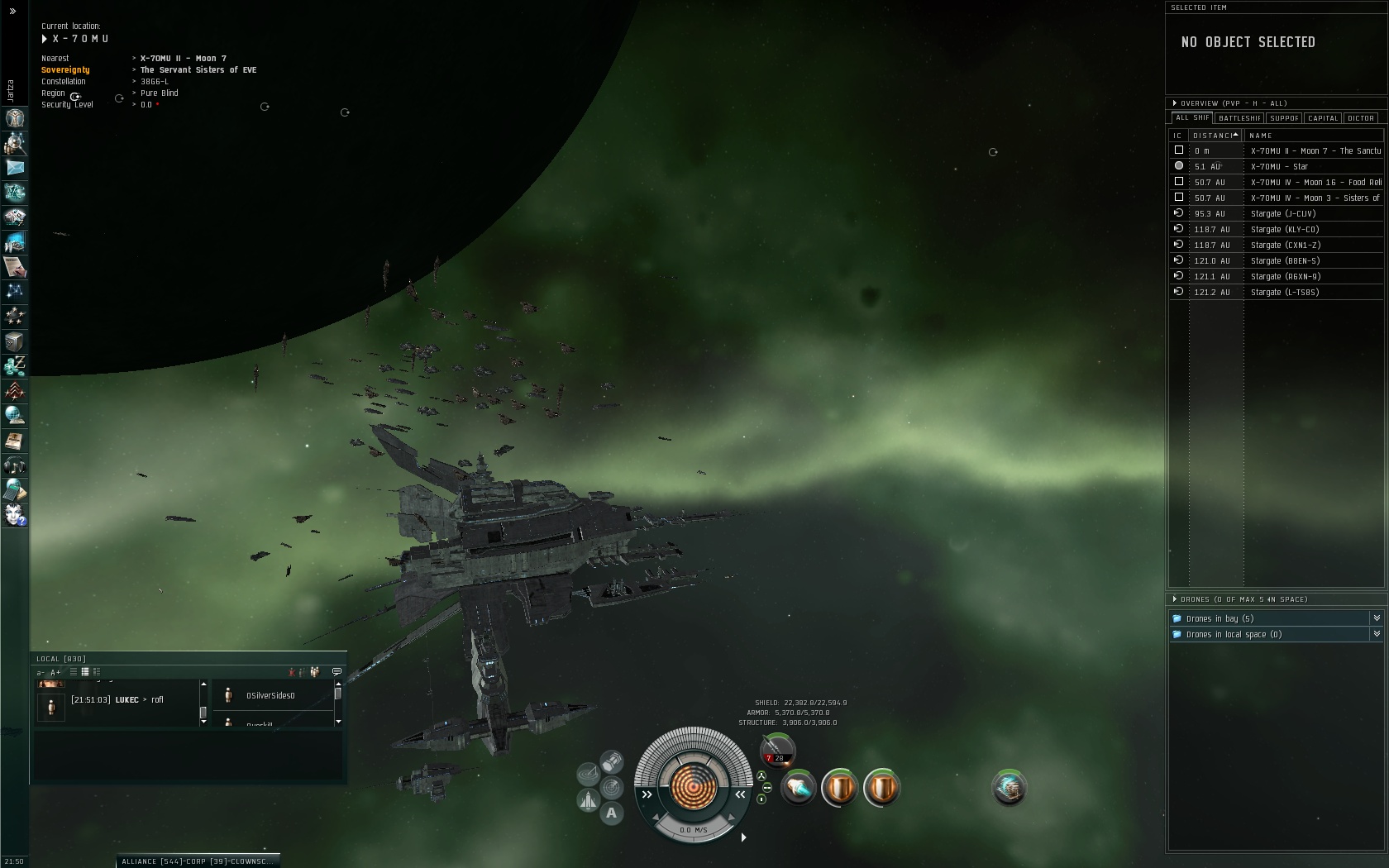Open the calculator accessory icon

point(15,490)
